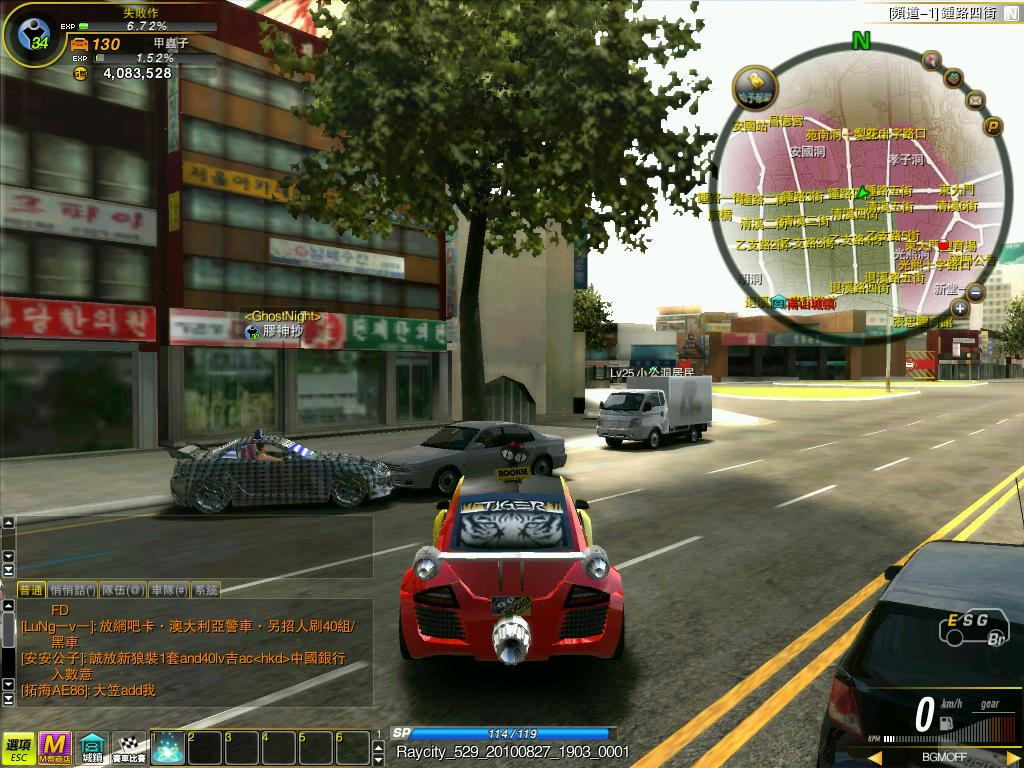The height and width of the screenshot is (768, 1024).
Task: Click the red flag icon atop minimap
Action: 931,60
